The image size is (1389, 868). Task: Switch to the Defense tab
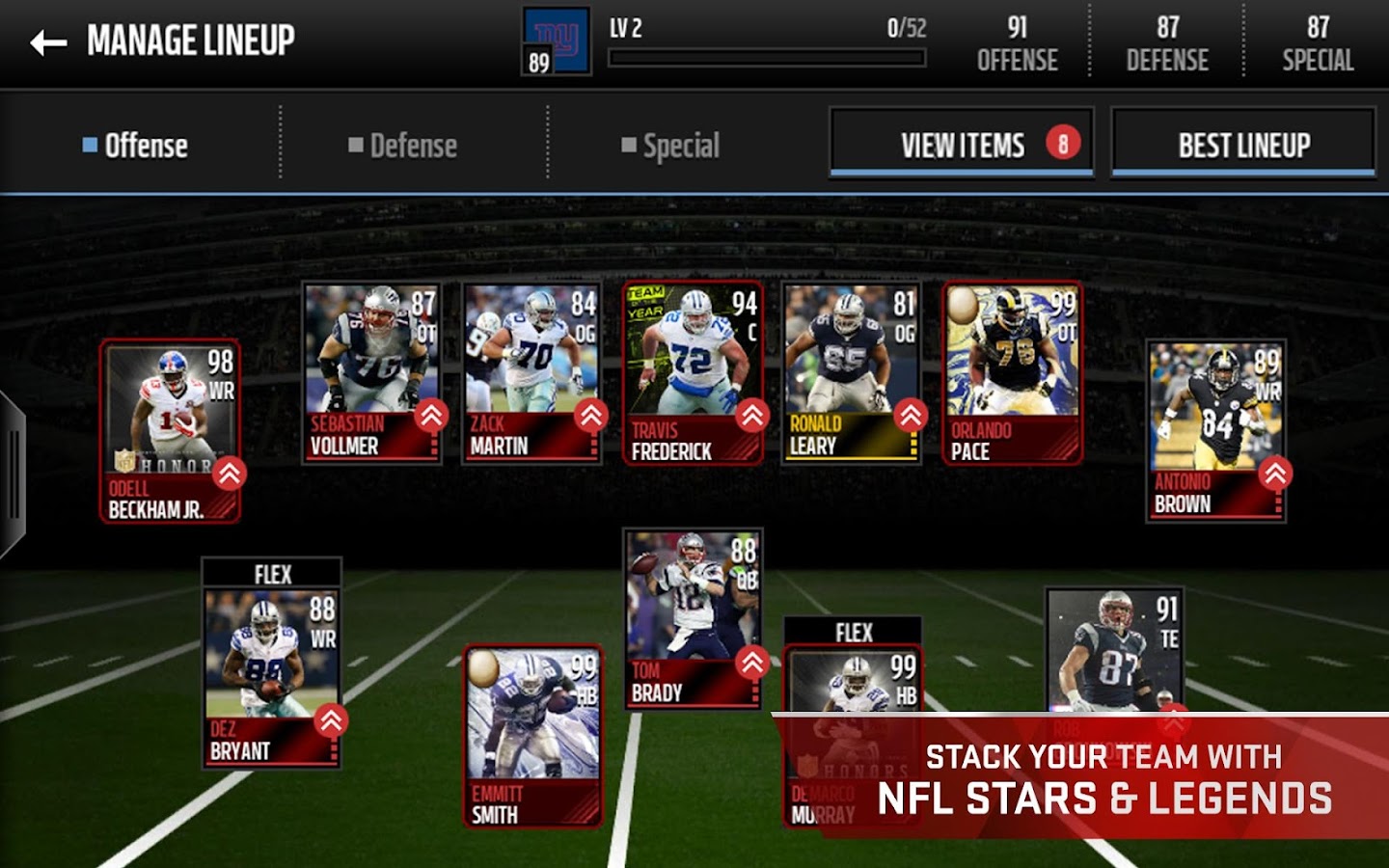click(403, 146)
